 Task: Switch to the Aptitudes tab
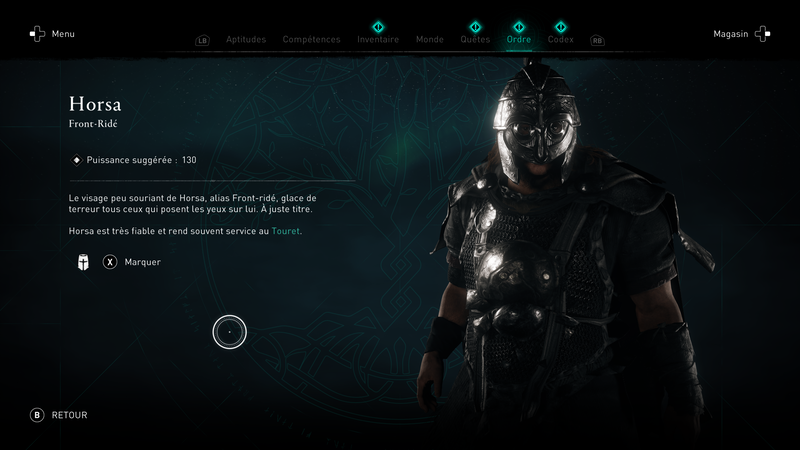pyautogui.click(x=245, y=40)
